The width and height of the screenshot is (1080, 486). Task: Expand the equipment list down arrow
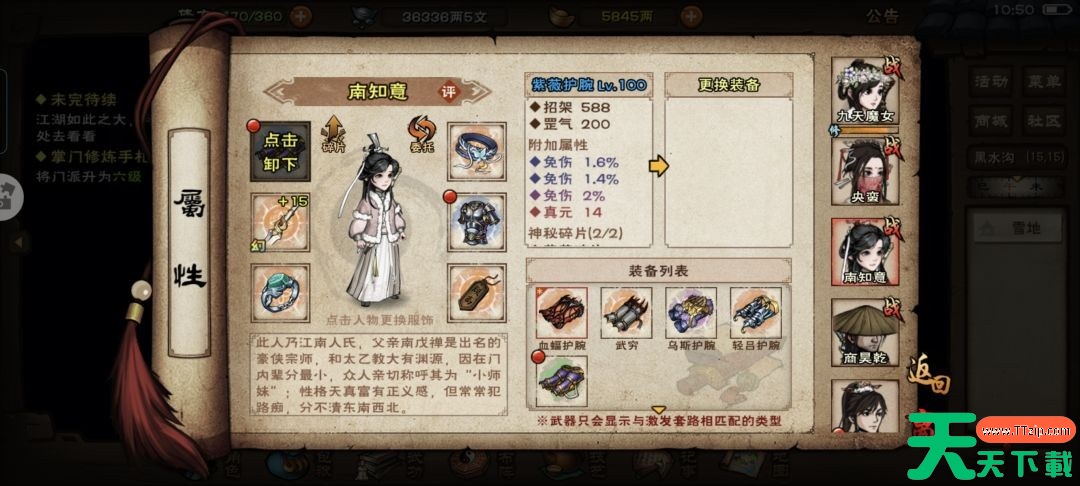[658, 409]
